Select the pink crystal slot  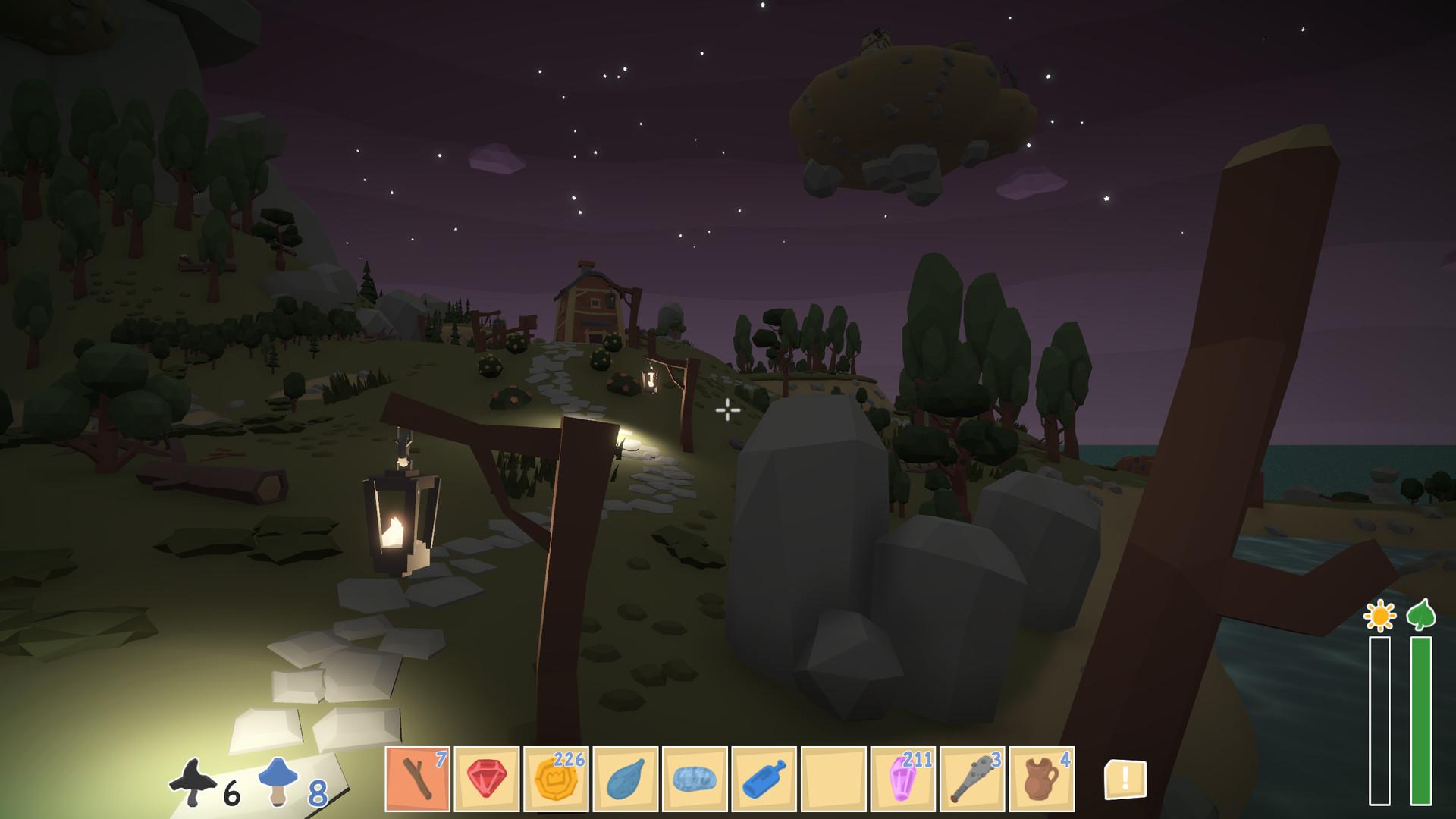[x=903, y=779]
